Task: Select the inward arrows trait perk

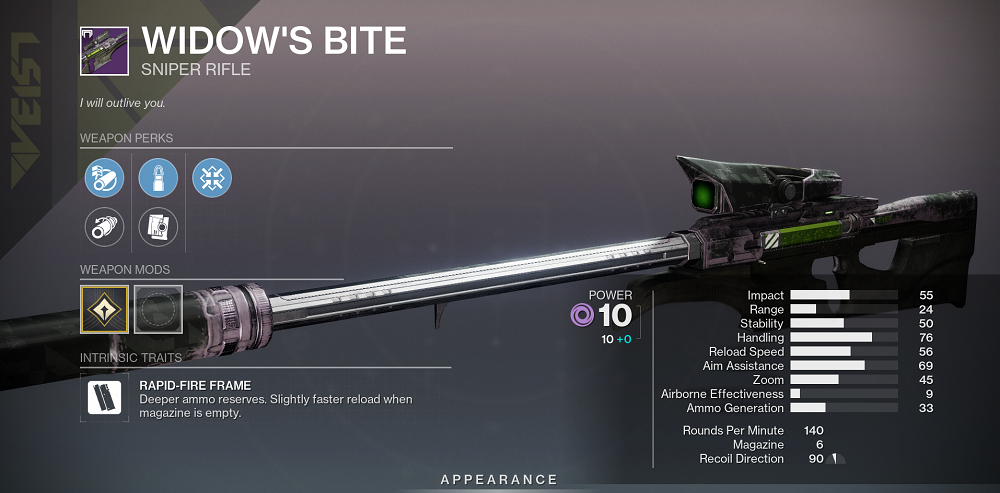Action: point(212,179)
